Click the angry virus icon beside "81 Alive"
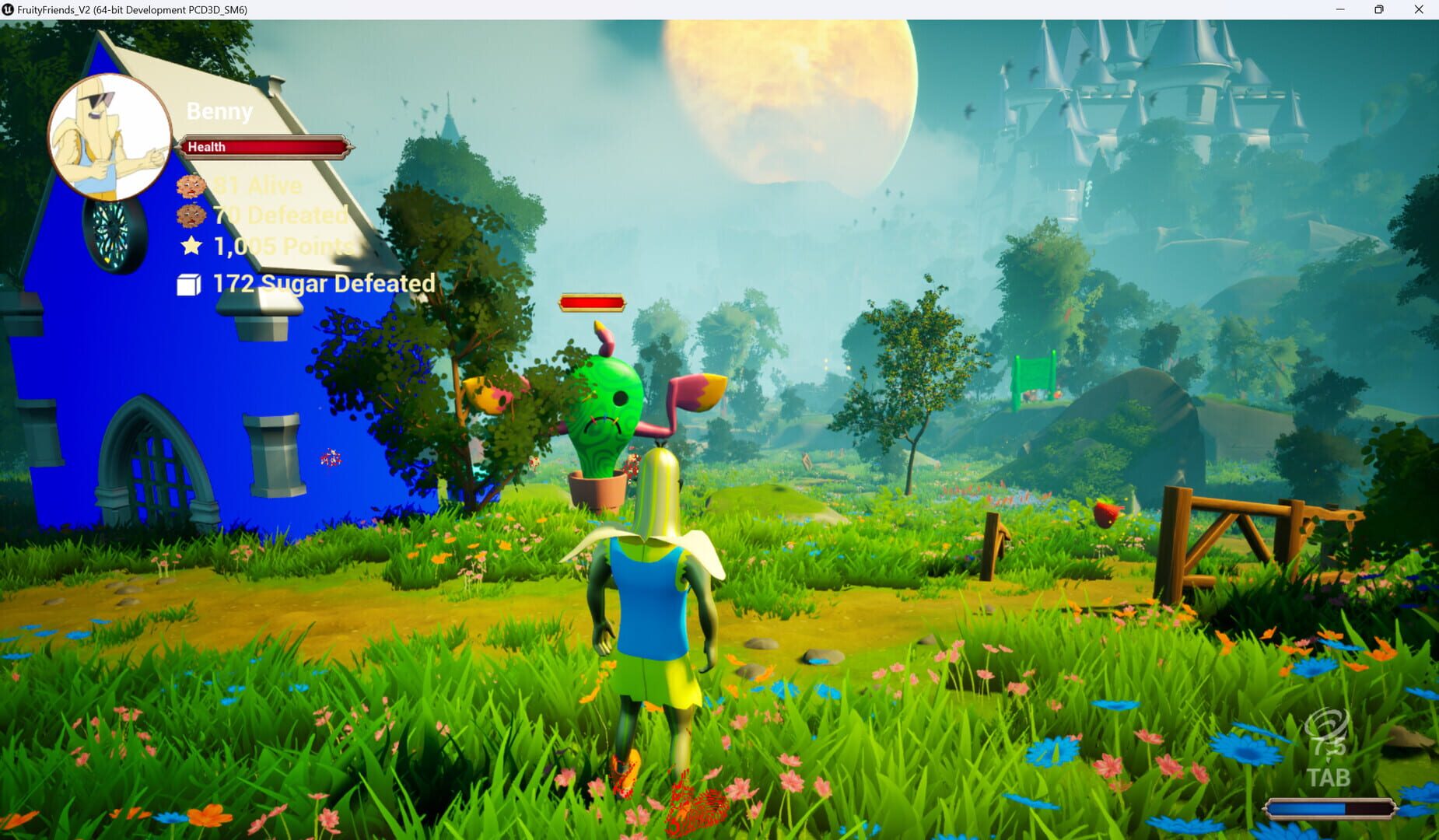The width and height of the screenshot is (1439, 840). click(191, 185)
